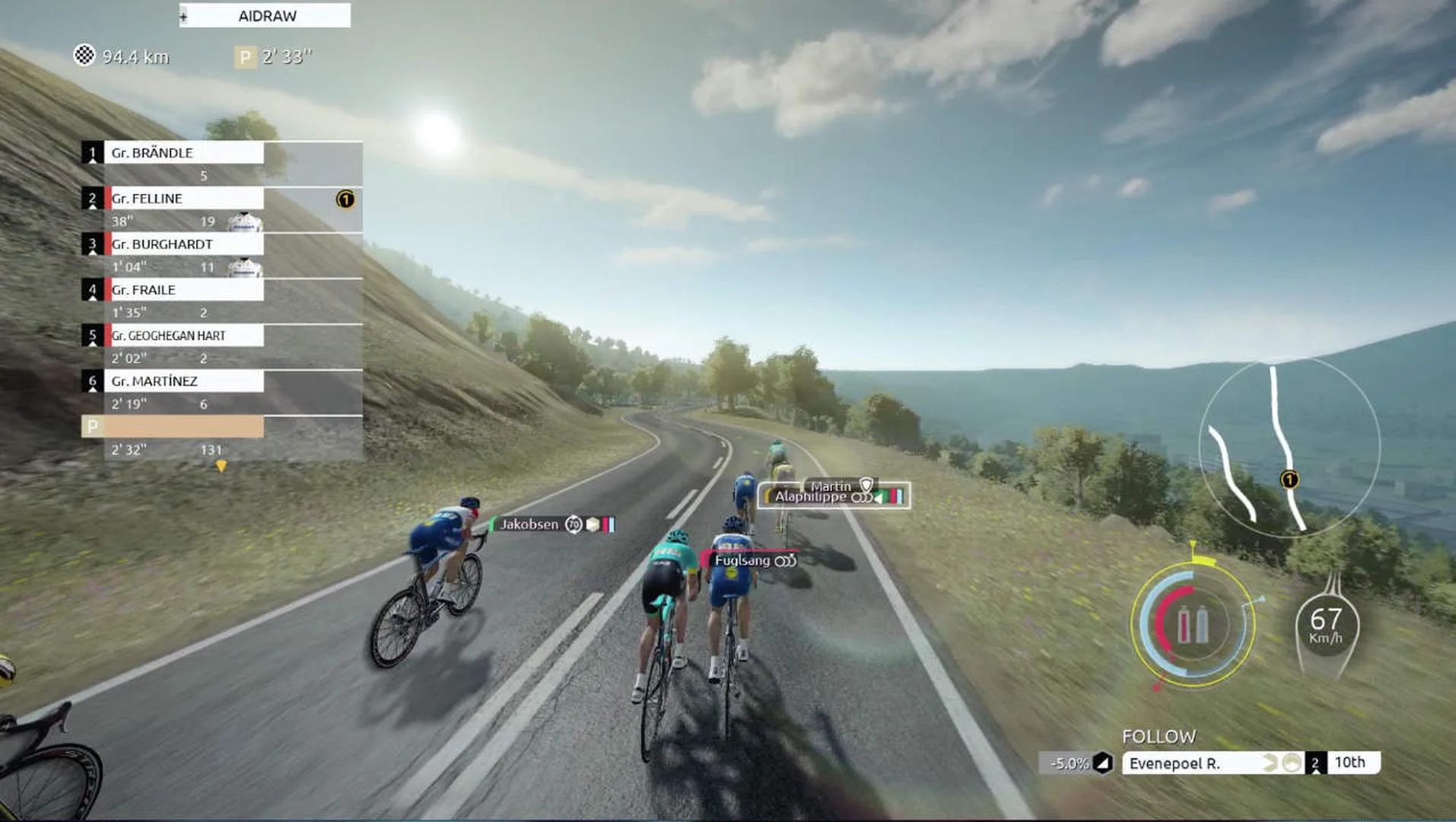Click the + expander beside AIDRAW
The image size is (1456, 822).
[x=183, y=15]
